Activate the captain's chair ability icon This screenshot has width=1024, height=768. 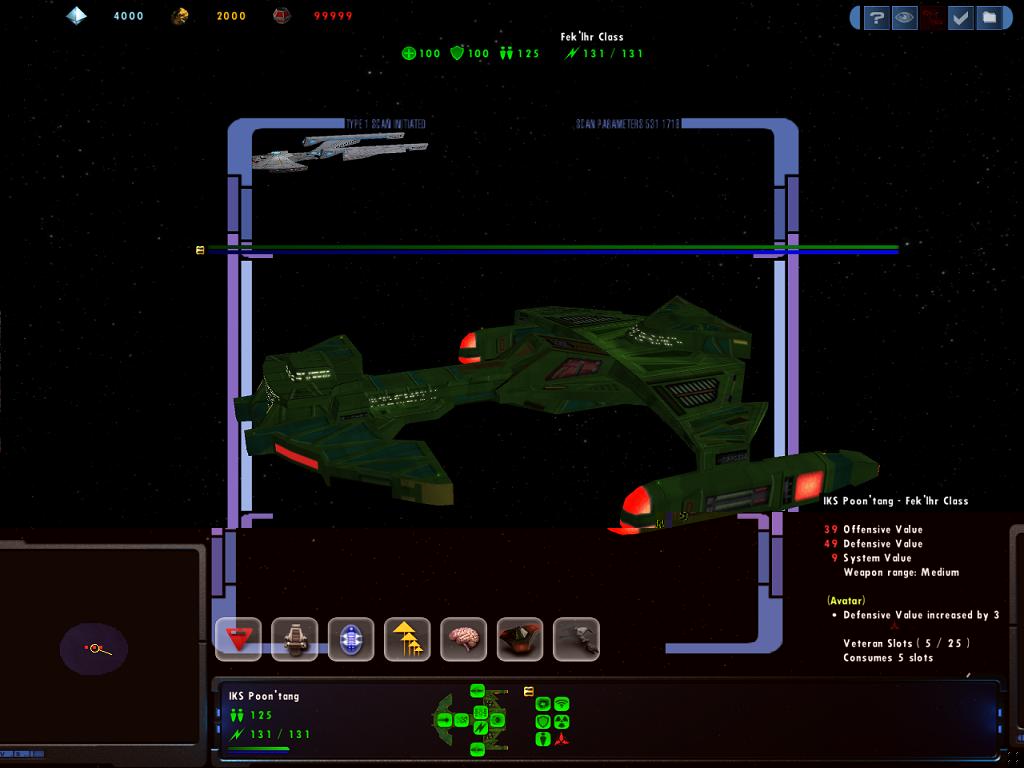tap(294, 639)
